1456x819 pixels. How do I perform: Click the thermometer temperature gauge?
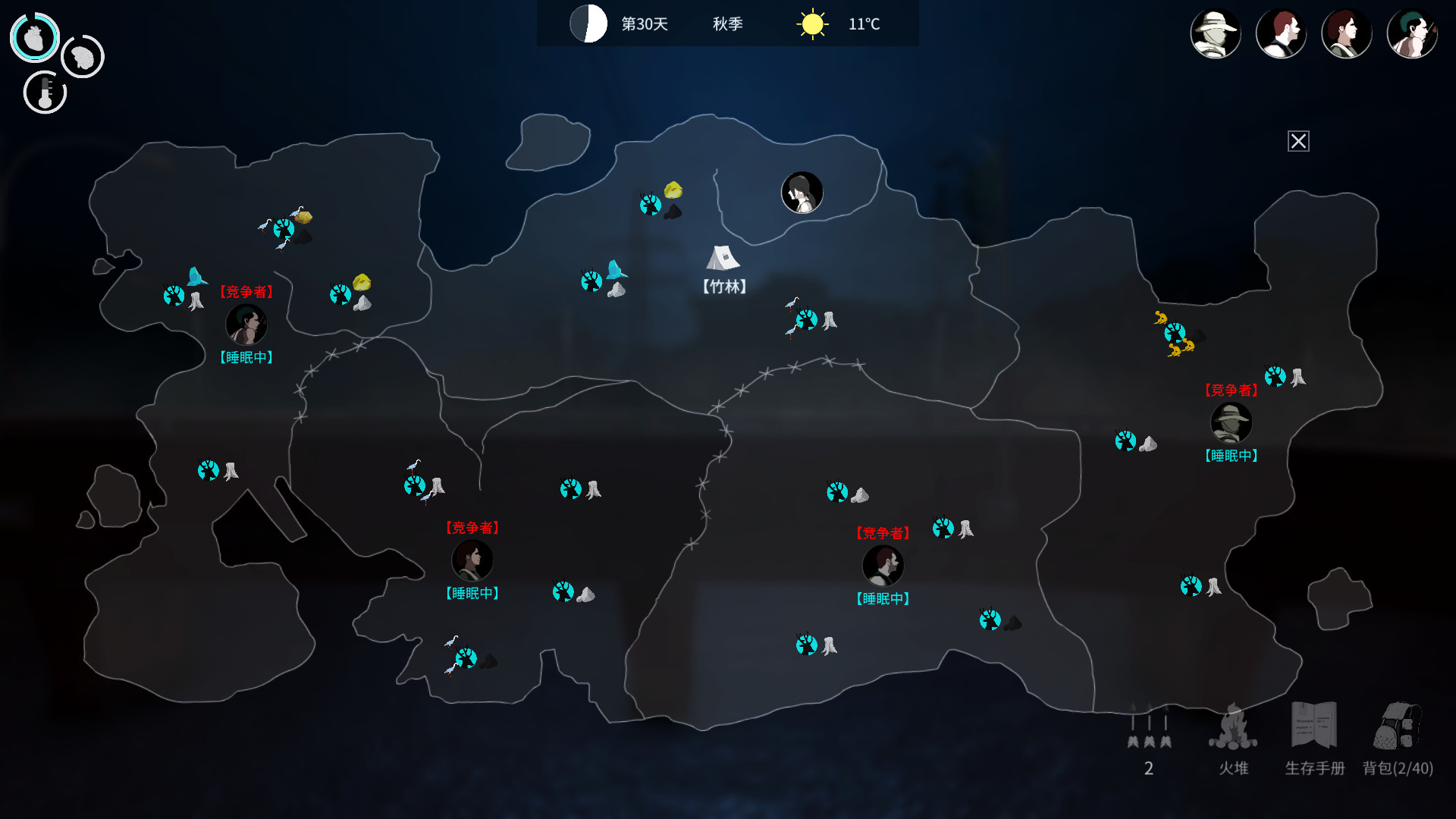[45, 93]
